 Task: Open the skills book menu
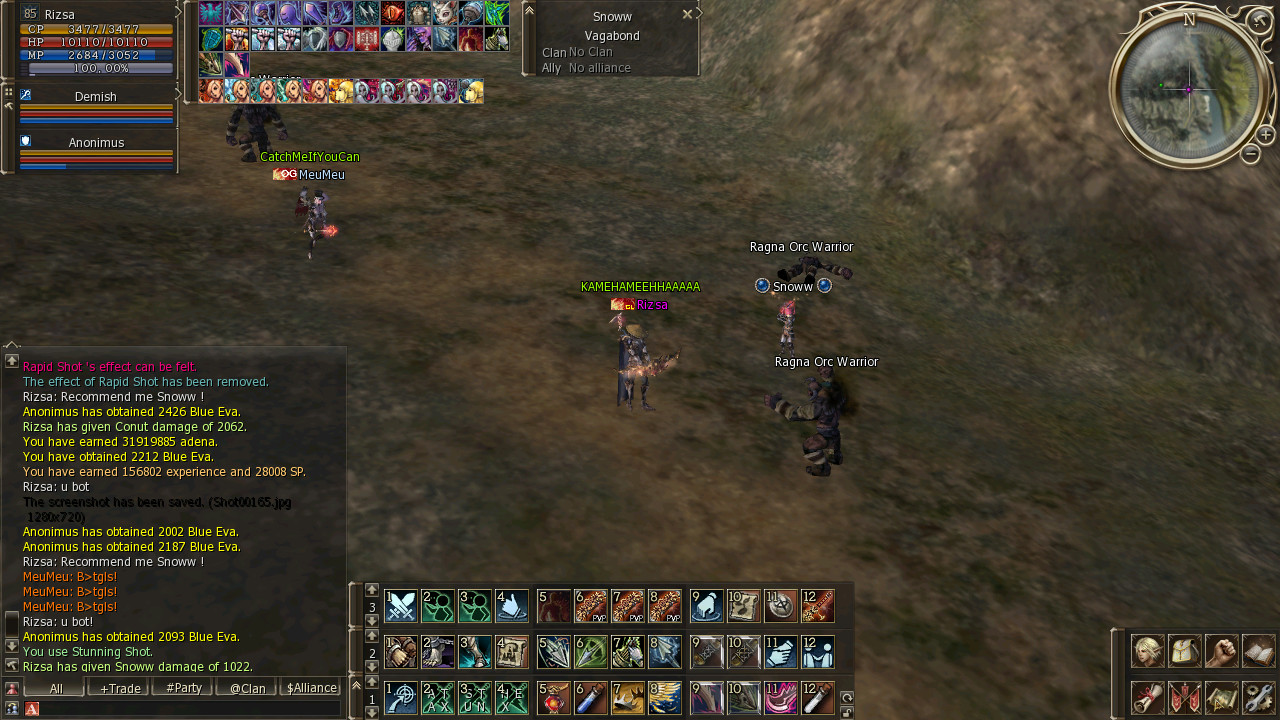[1258, 651]
